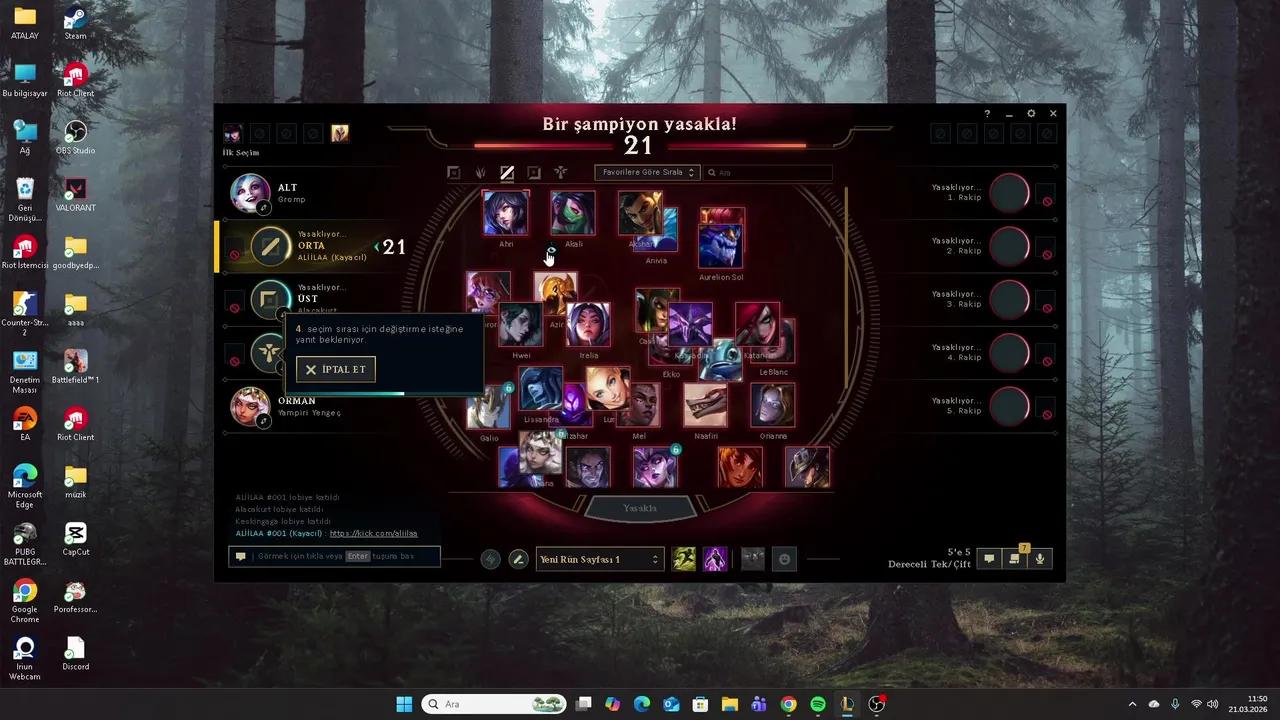Open the Yeni Rün Sayfası 1 dropdown
This screenshot has height=720, width=1280.
598,558
